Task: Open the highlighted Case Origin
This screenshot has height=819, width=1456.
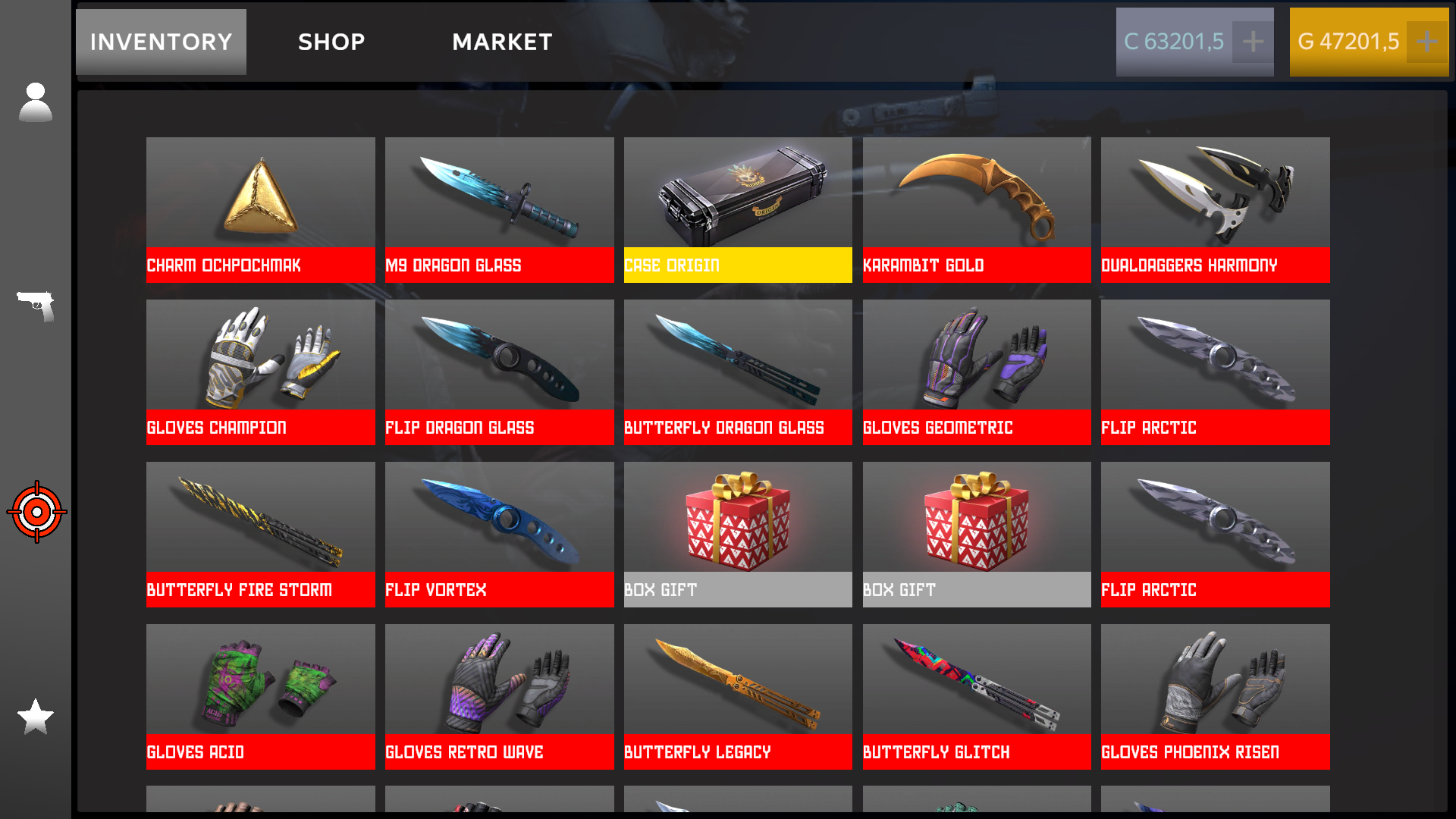Action: [737, 209]
